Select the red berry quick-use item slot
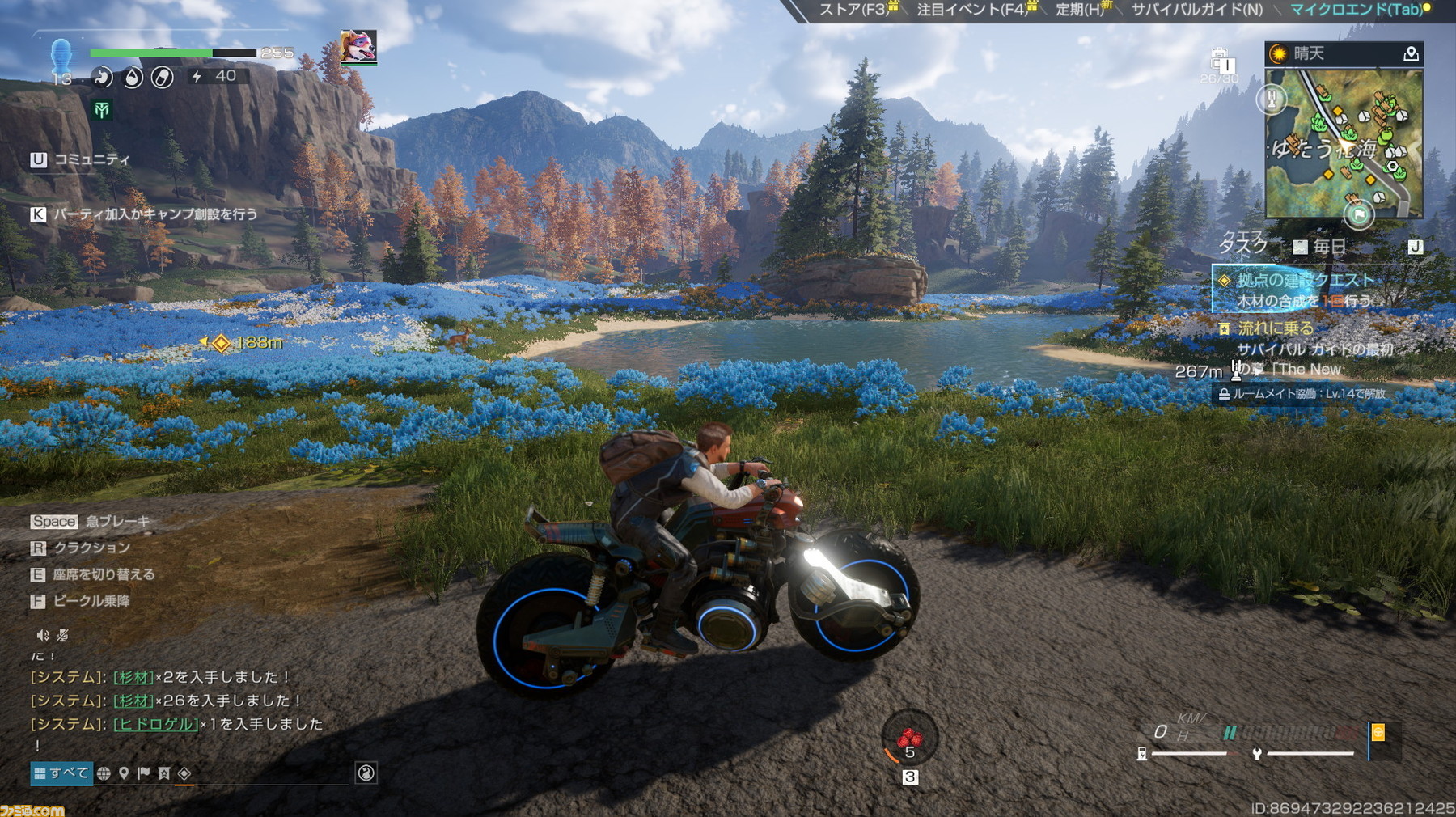1456x817 pixels. point(909,738)
